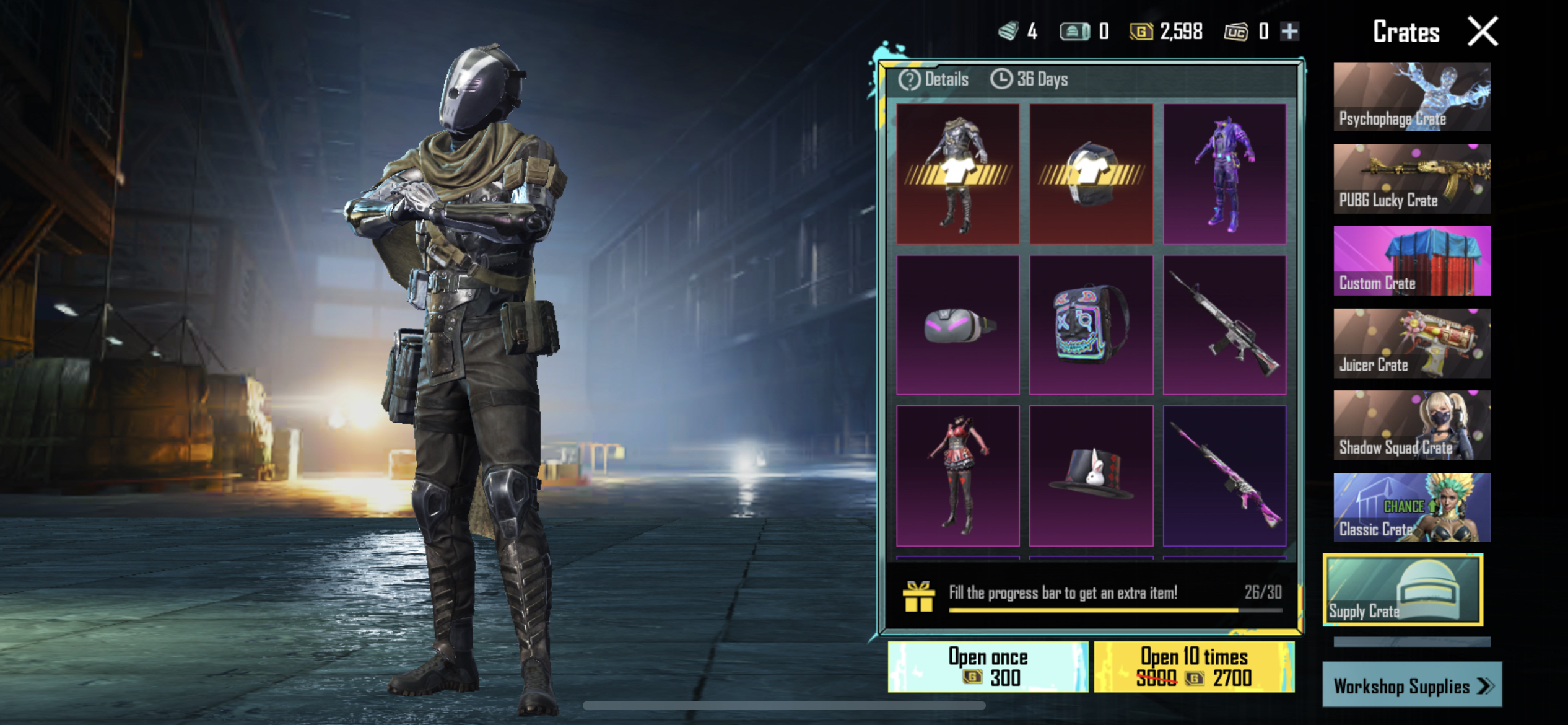Screen dimensions: 1568x725
Task: Select the pink rifle skin item
Action: pyautogui.click(x=1224, y=476)
